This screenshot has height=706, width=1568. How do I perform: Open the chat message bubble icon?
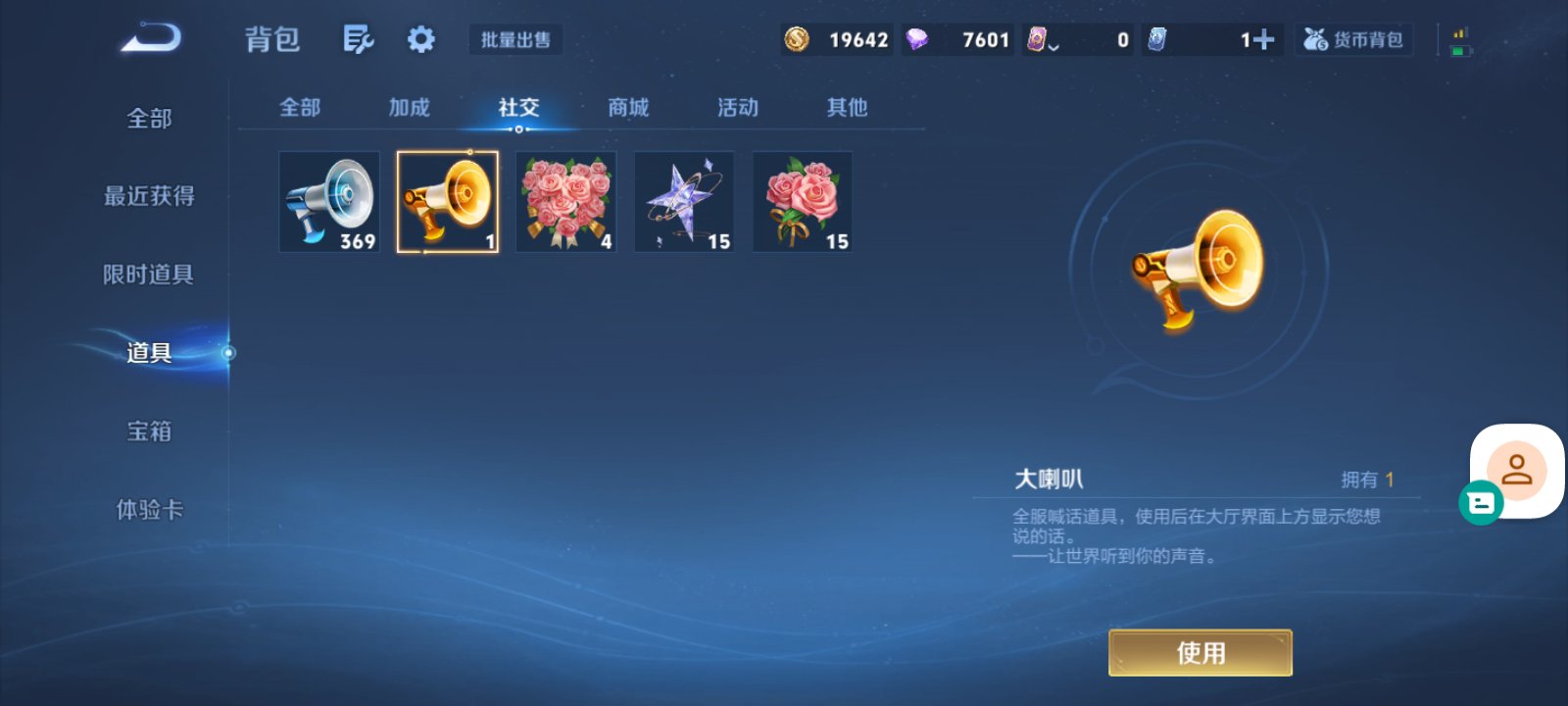tap(1483, 503)
